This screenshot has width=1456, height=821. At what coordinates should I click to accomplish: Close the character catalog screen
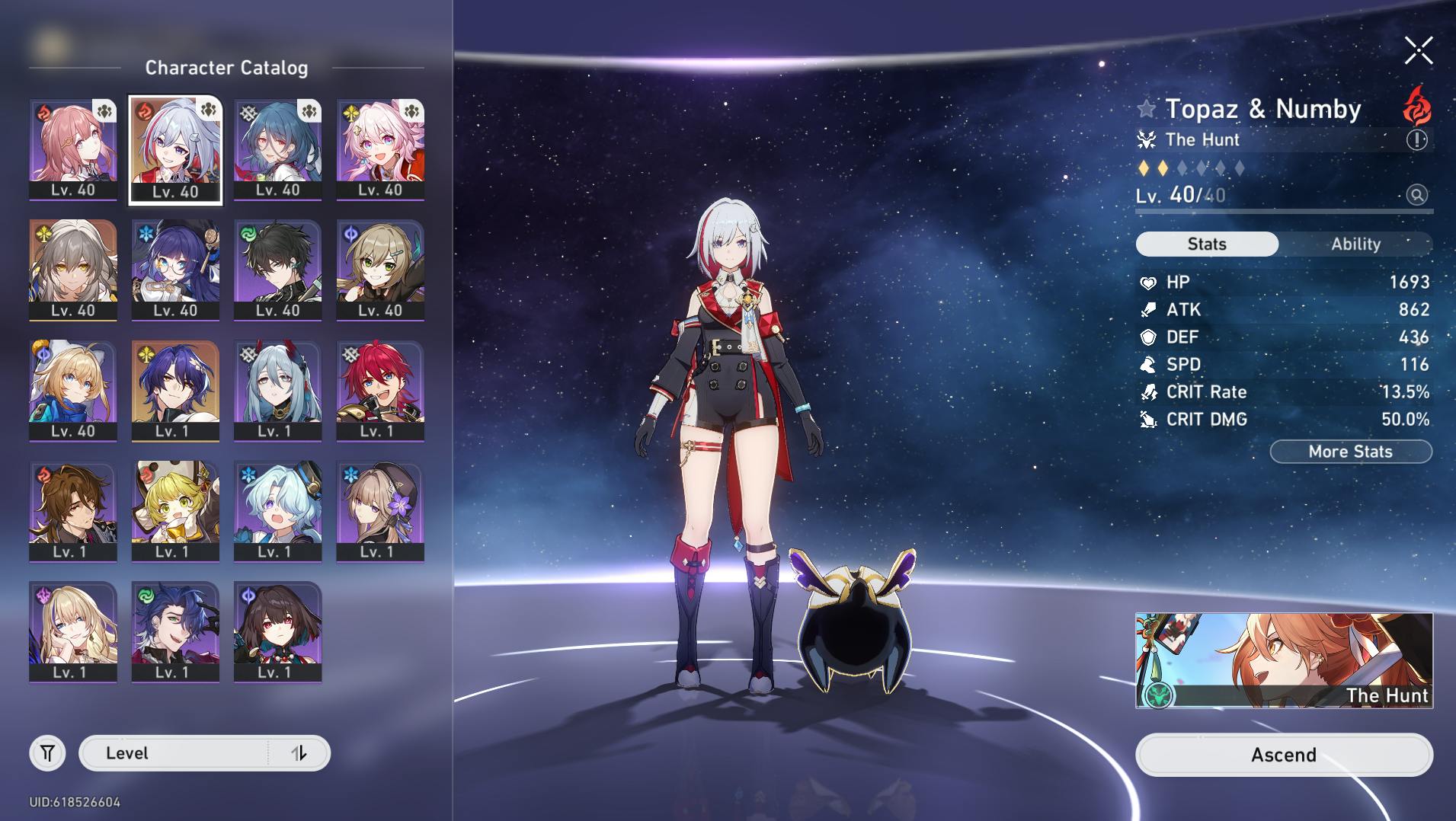[x=1418, y=51]
